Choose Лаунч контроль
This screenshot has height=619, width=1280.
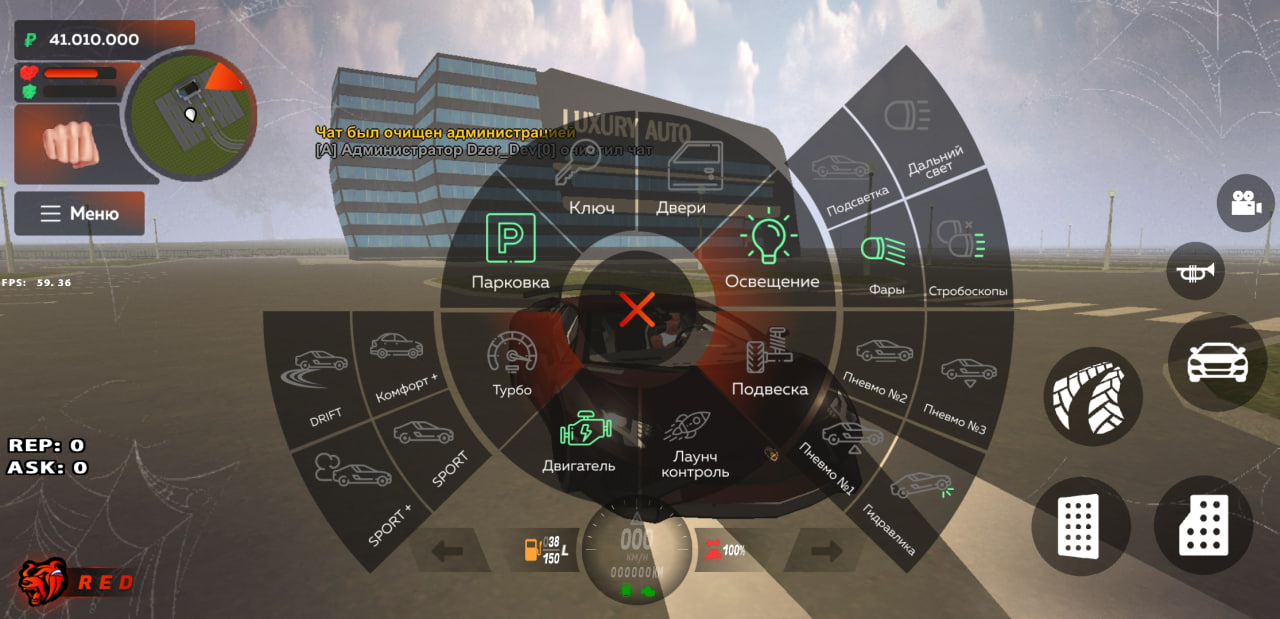click(692, 443)
